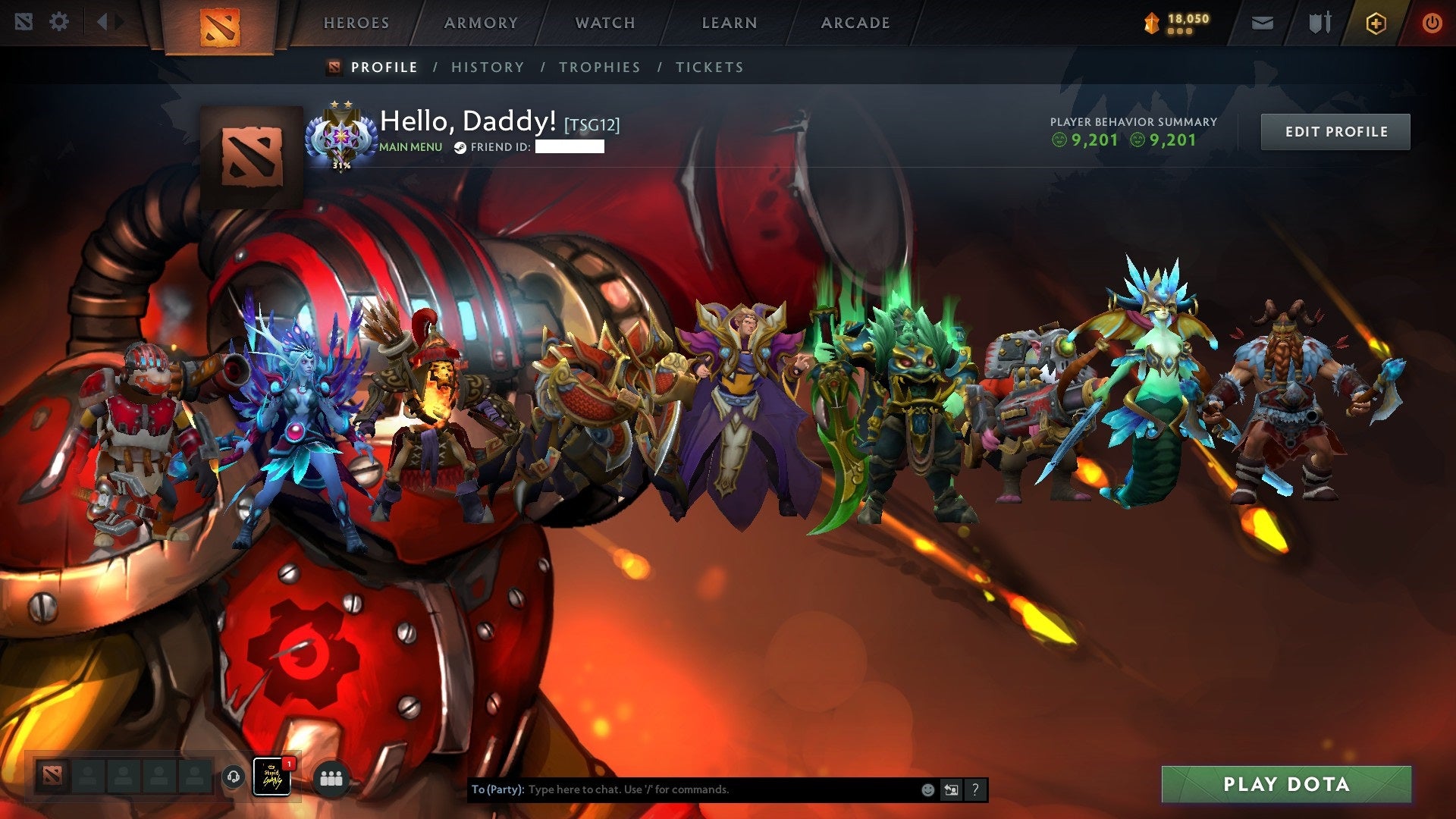This screenshot has height=819, width=1456.
Task: Switch to the HISTORY tab
Action: pyautogui.click(x=487, y=67)
